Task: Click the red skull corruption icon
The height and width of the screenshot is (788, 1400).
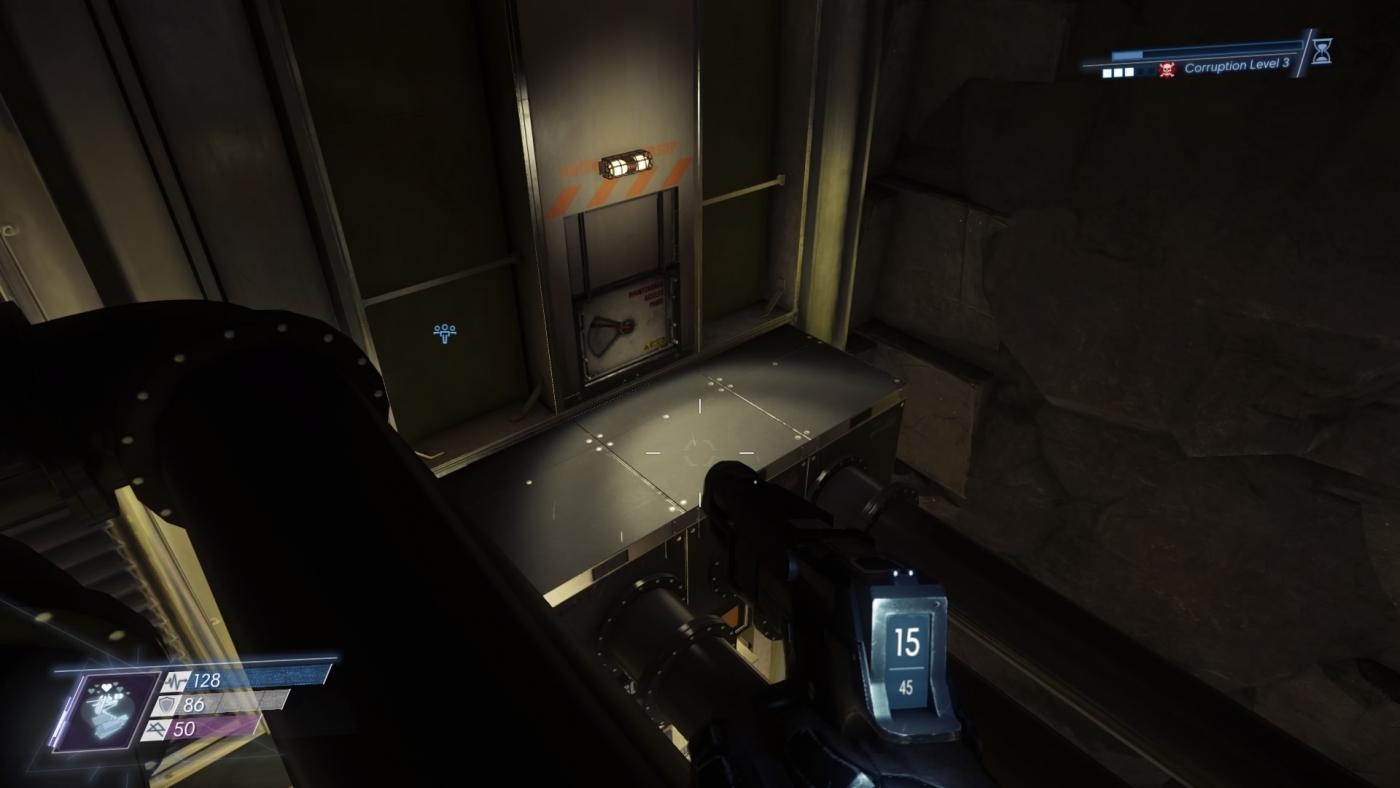Action: (x=1167, y=70)
